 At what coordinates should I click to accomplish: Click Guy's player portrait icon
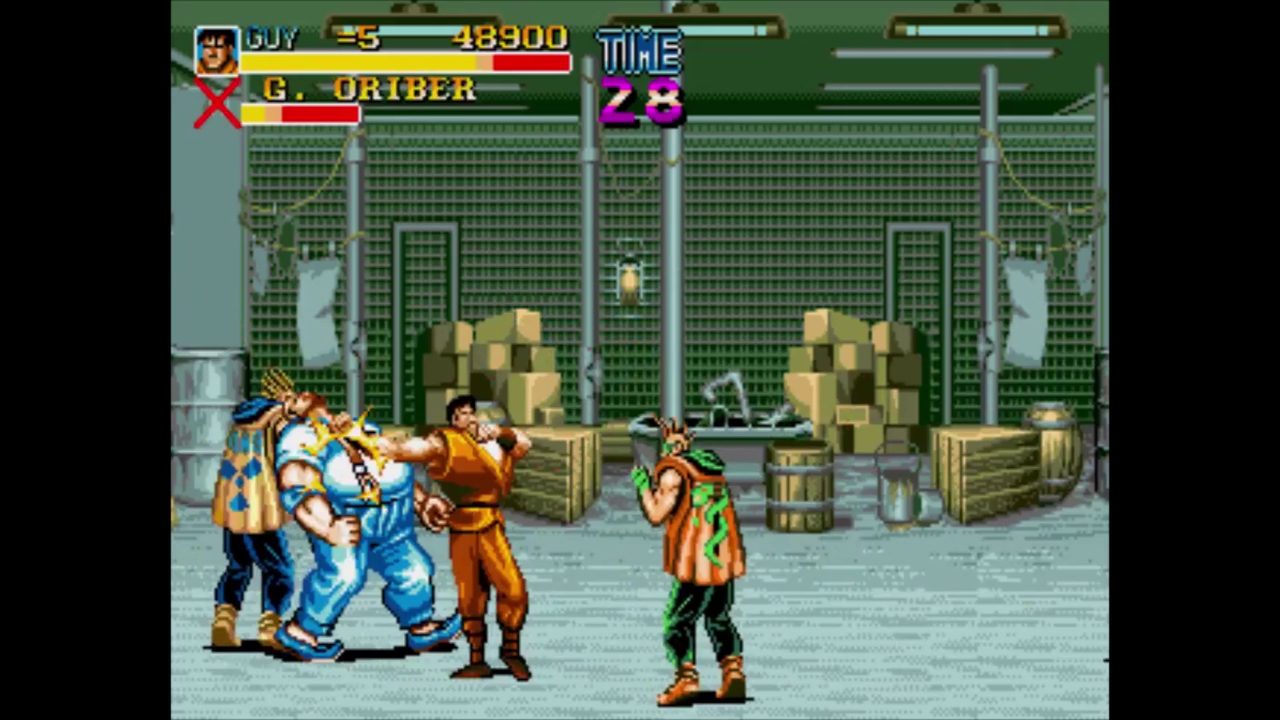(x=216, y=51)
